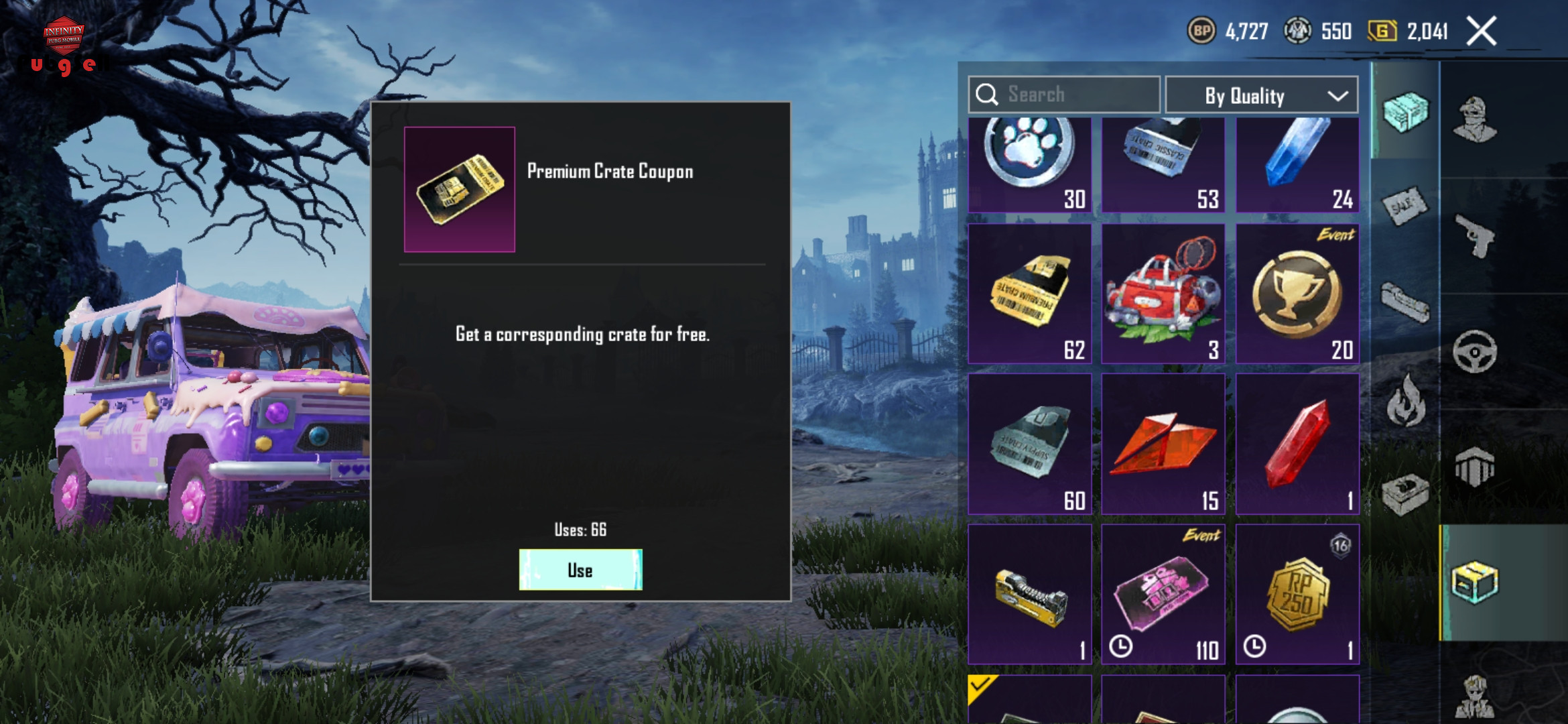Switch to the steering wheel vehicles category

click(1475, 351)
